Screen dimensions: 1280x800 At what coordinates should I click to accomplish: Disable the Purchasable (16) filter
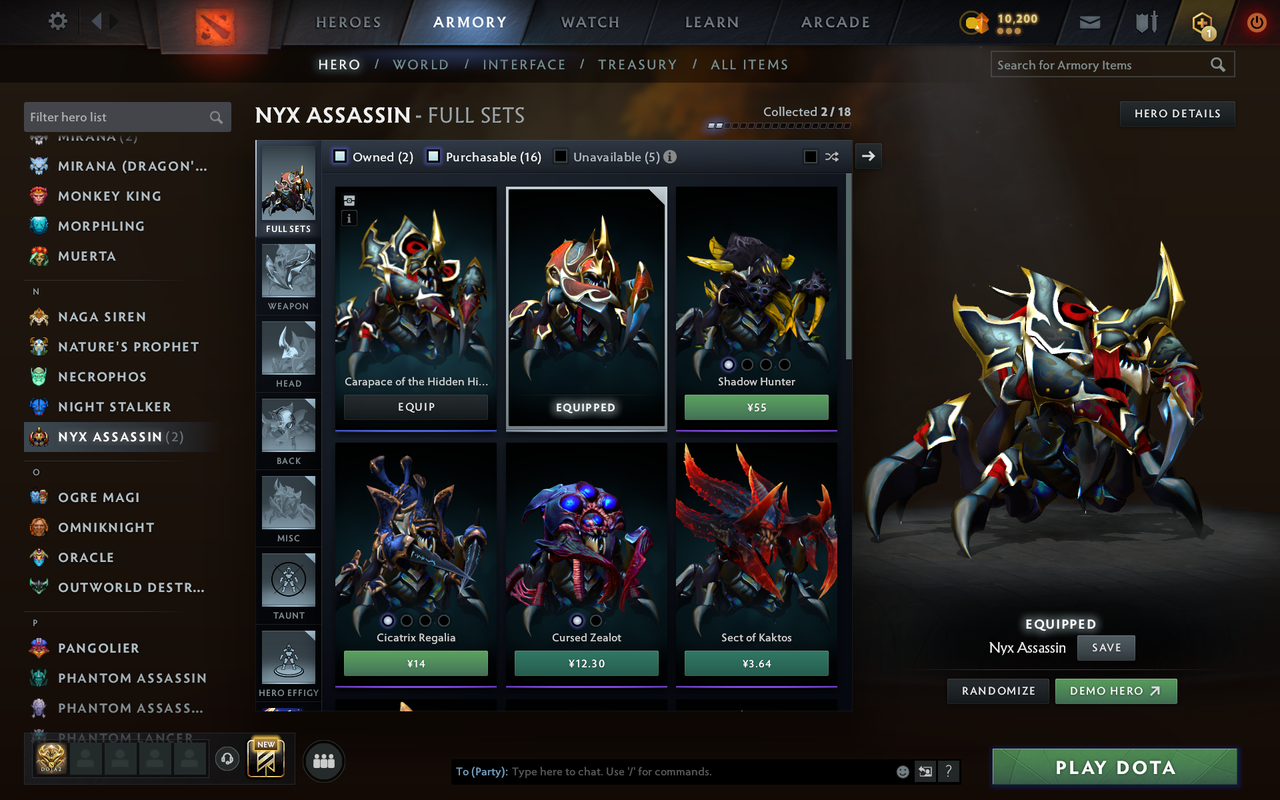pyautogui.click(x=432, y=156)
